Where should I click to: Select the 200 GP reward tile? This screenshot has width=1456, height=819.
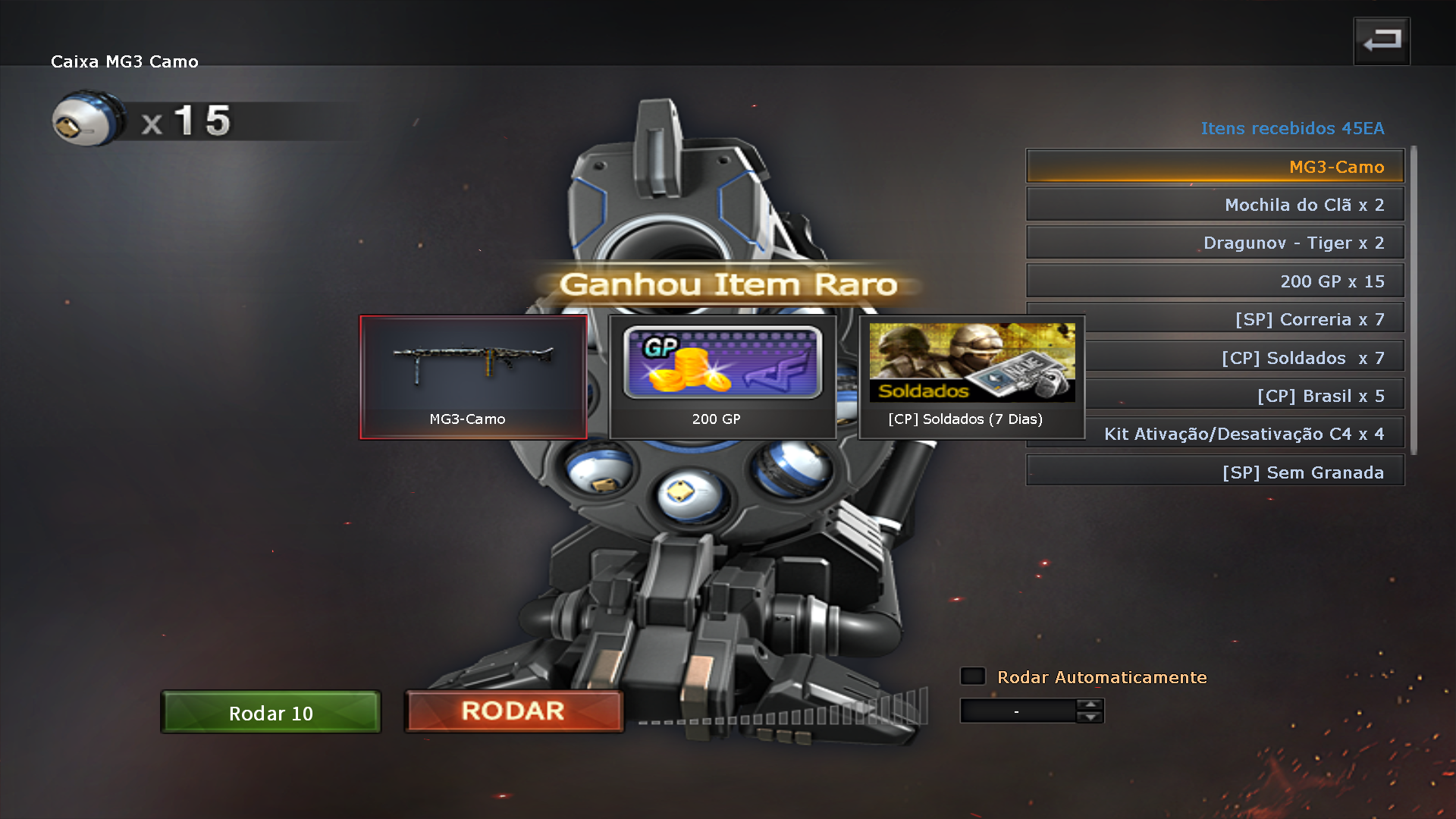click(x=722, y=377)
